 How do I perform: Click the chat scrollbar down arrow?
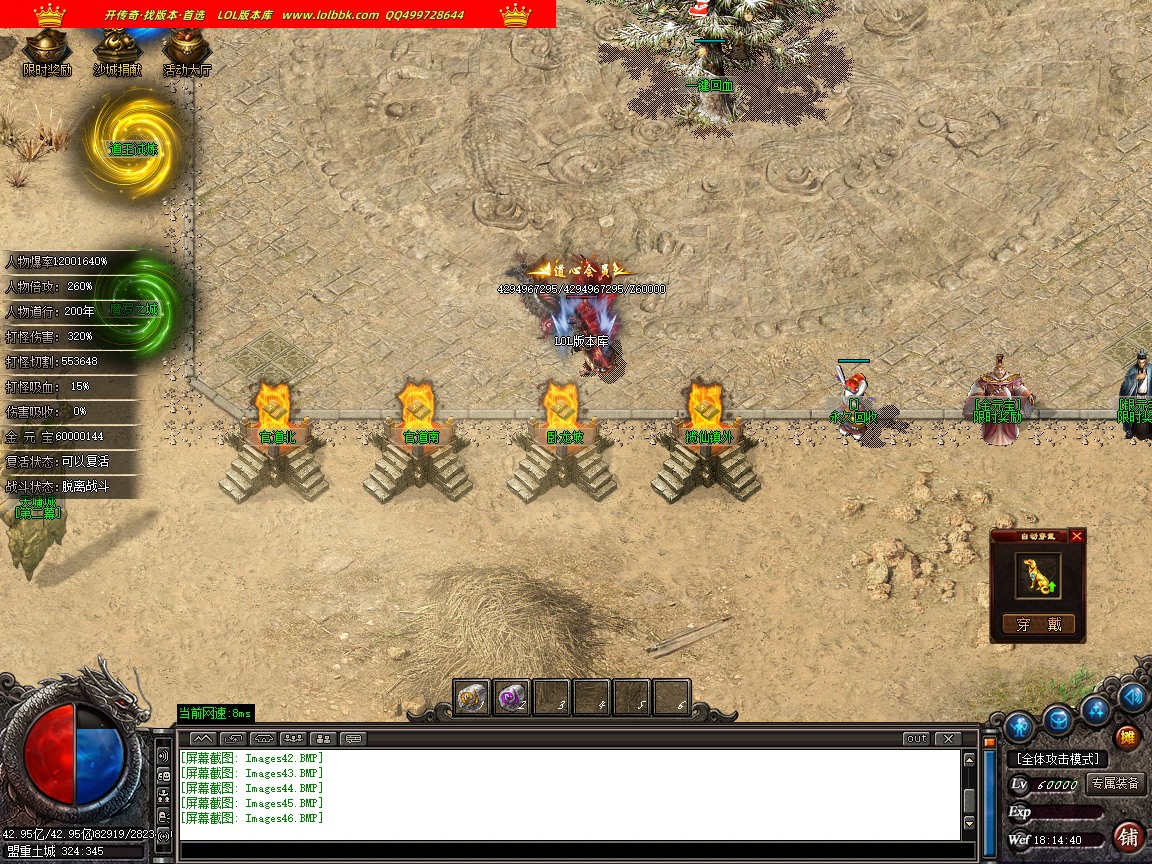click(x=968, y=824)
